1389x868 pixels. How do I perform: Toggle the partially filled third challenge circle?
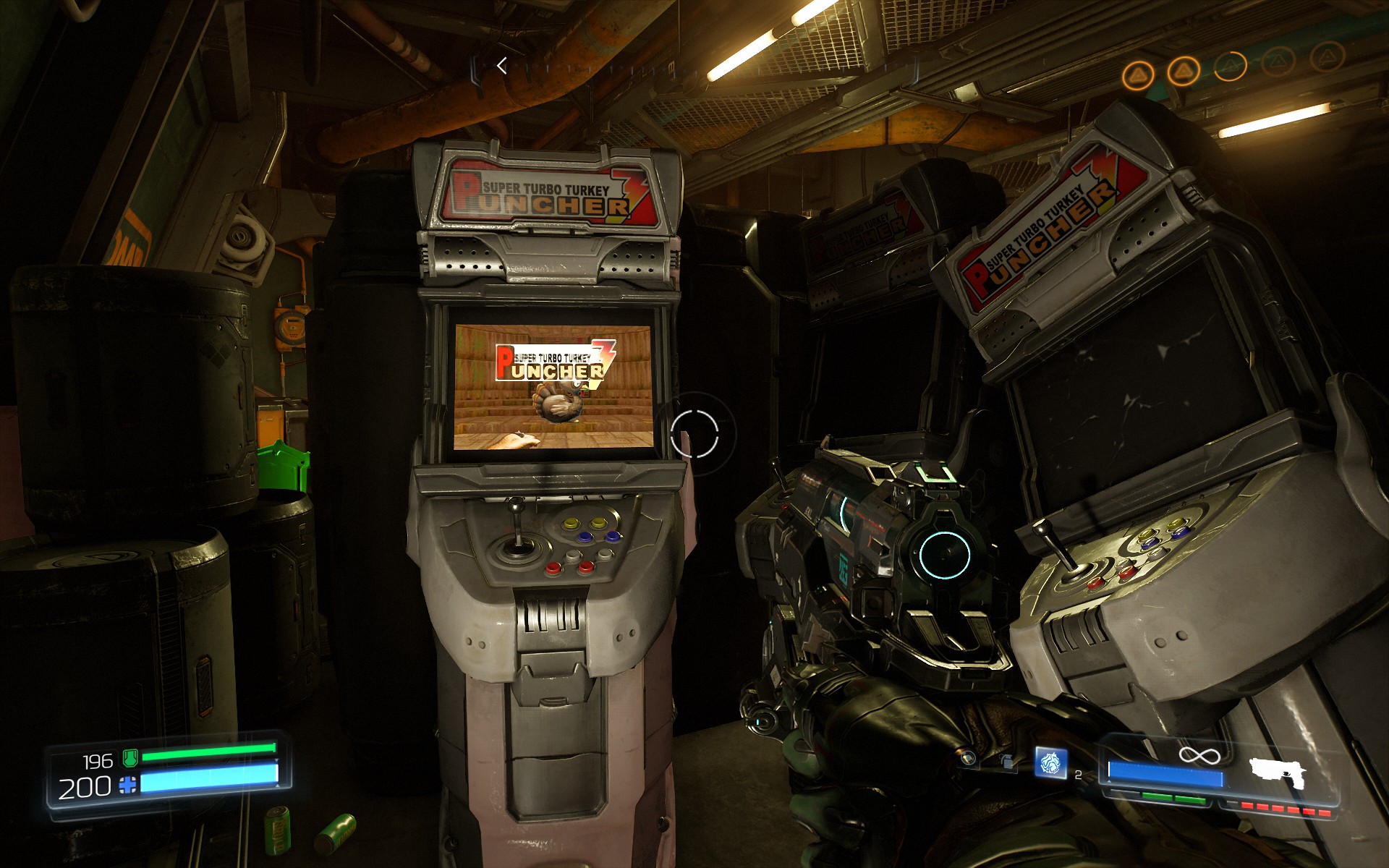click(1232, 67)
